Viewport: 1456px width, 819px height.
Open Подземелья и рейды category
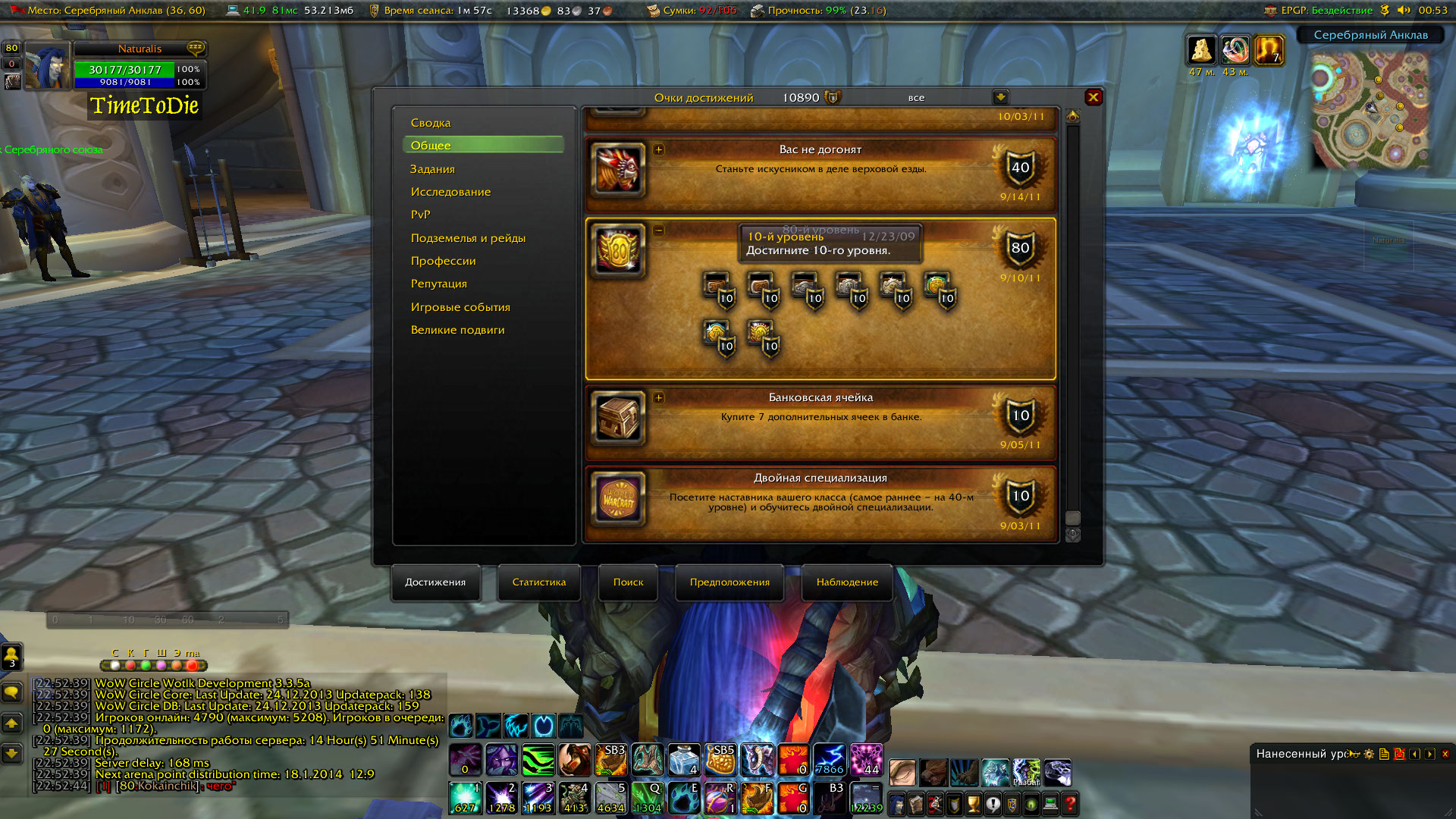[x=468, y=238]
